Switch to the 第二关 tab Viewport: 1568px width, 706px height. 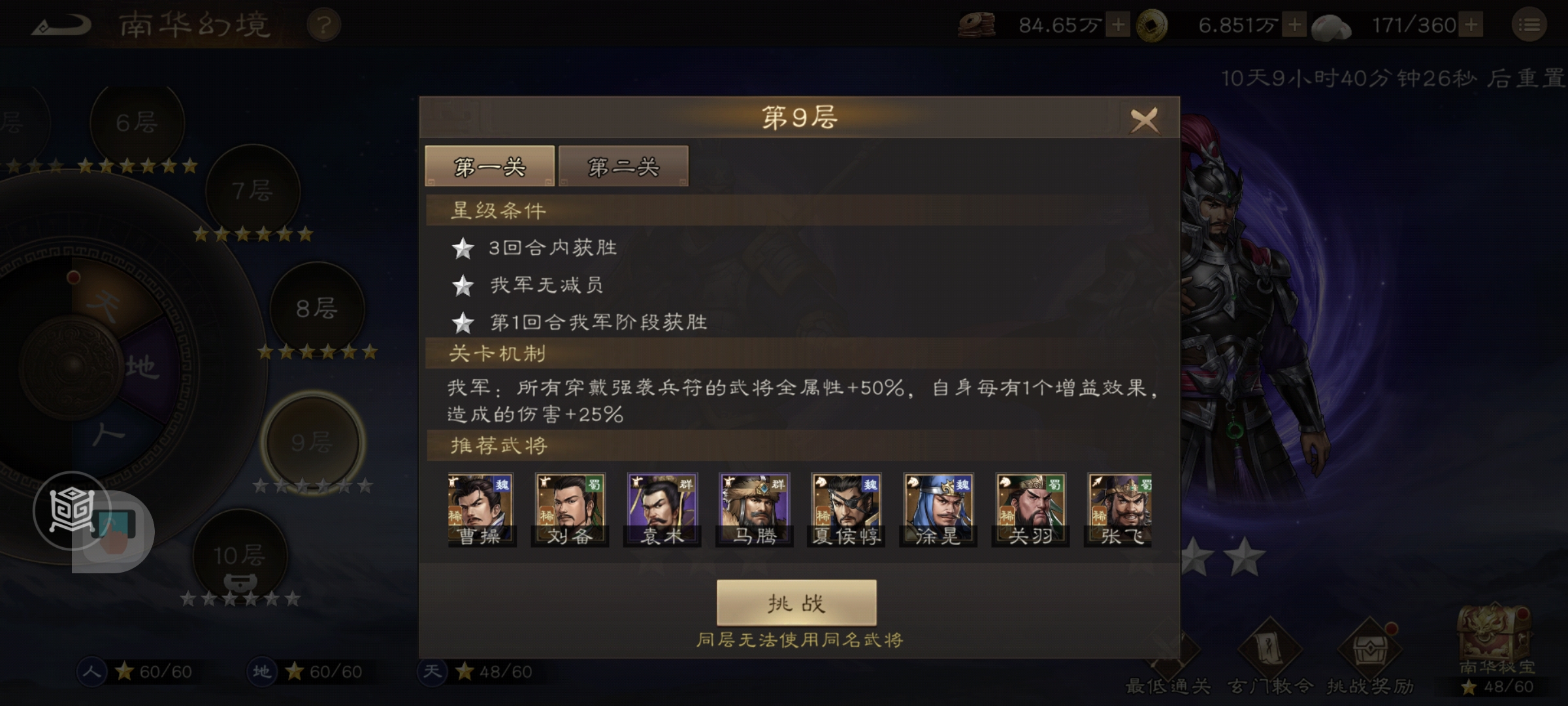[623, 165]
